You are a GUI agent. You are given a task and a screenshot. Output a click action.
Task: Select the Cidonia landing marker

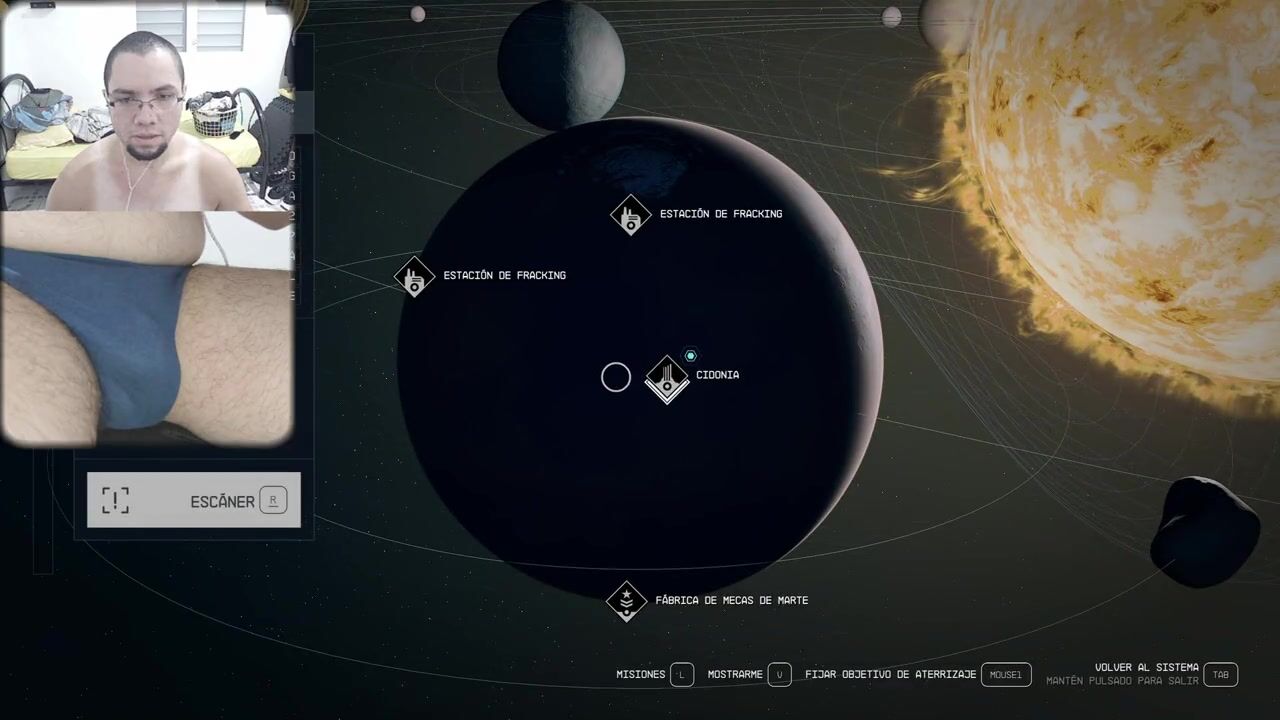coord(667,378)
